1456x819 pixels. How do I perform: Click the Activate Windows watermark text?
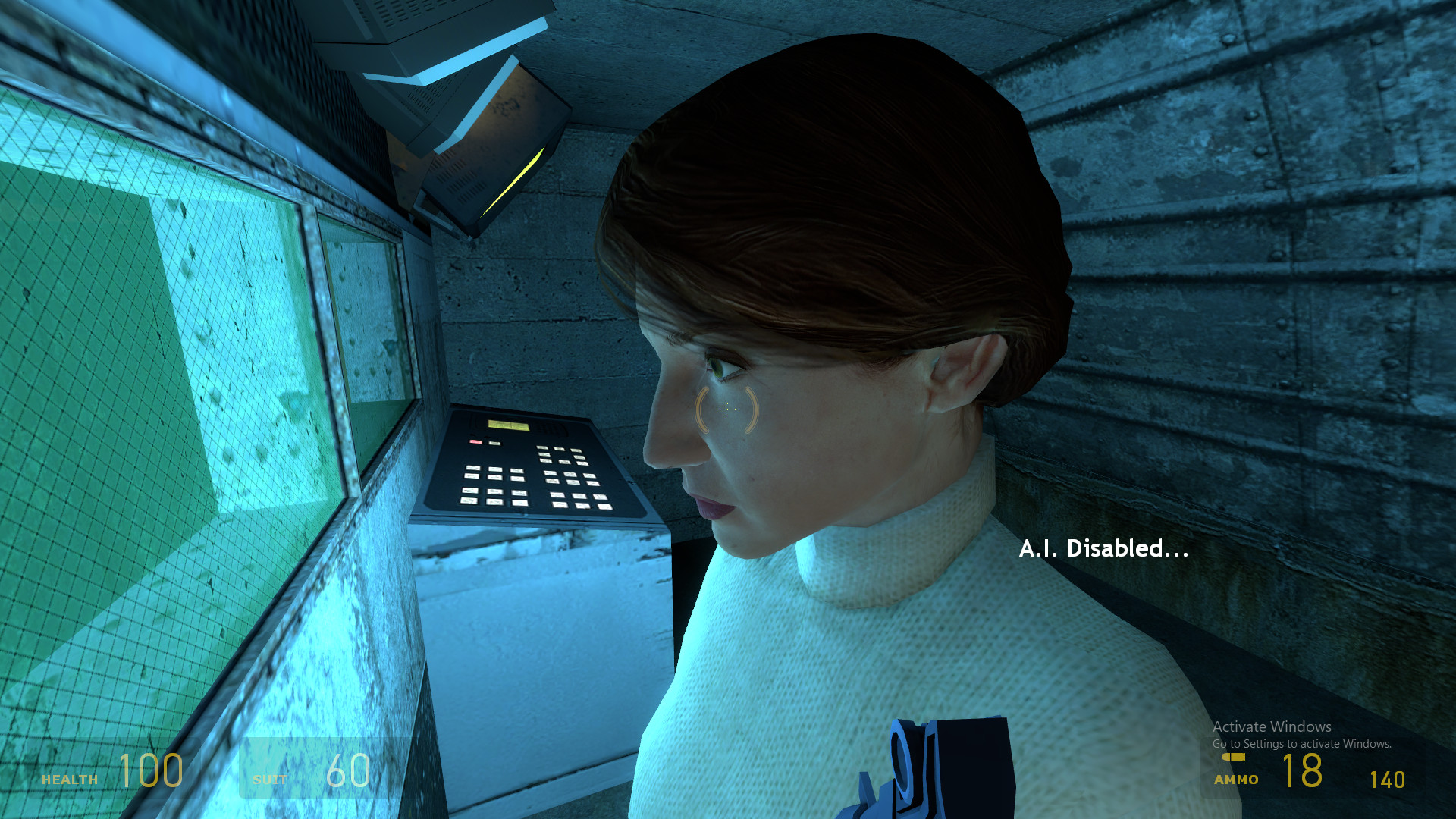[x=1271, y=726]
